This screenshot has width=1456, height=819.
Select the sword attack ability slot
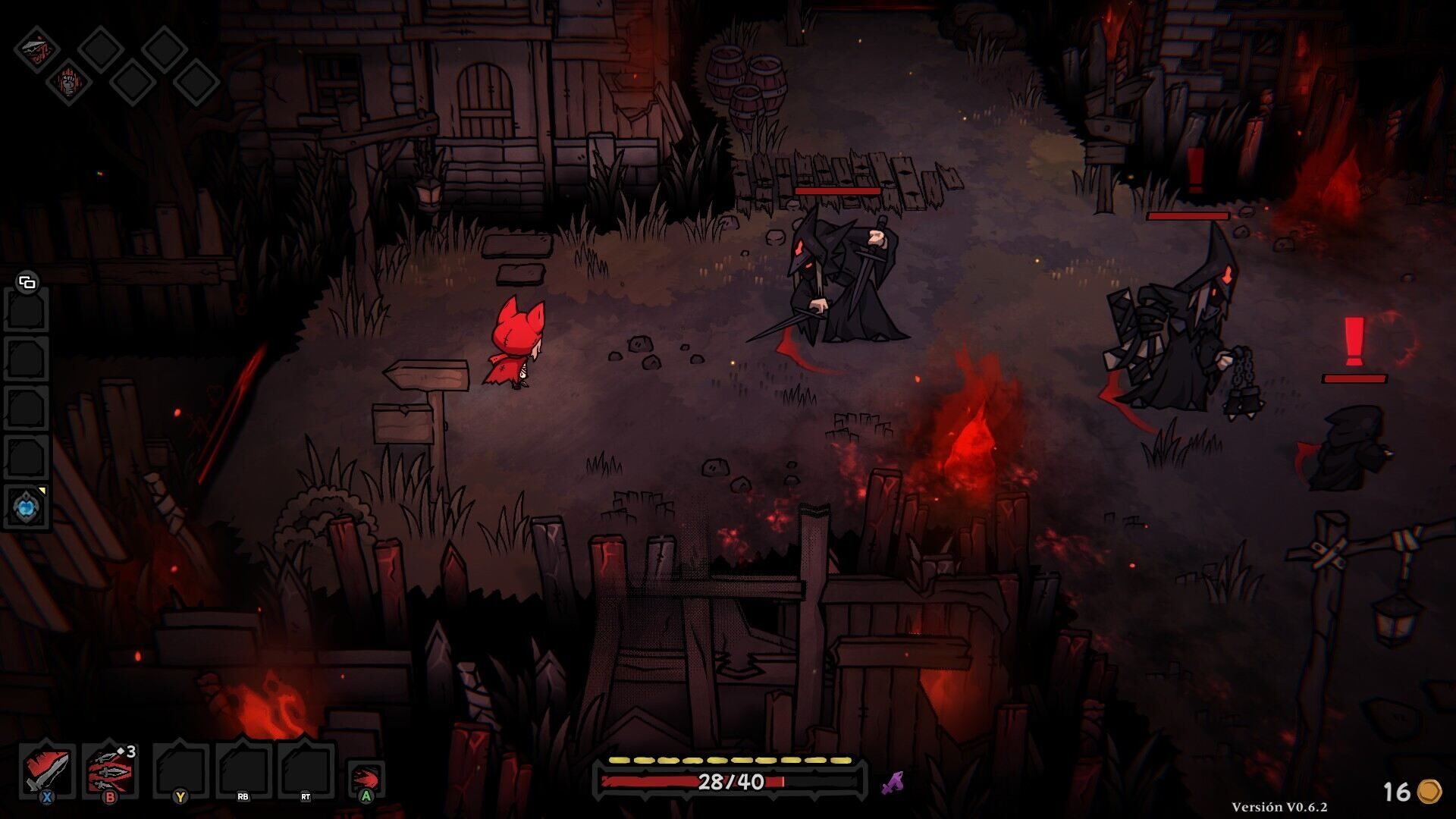coord(47,770)
